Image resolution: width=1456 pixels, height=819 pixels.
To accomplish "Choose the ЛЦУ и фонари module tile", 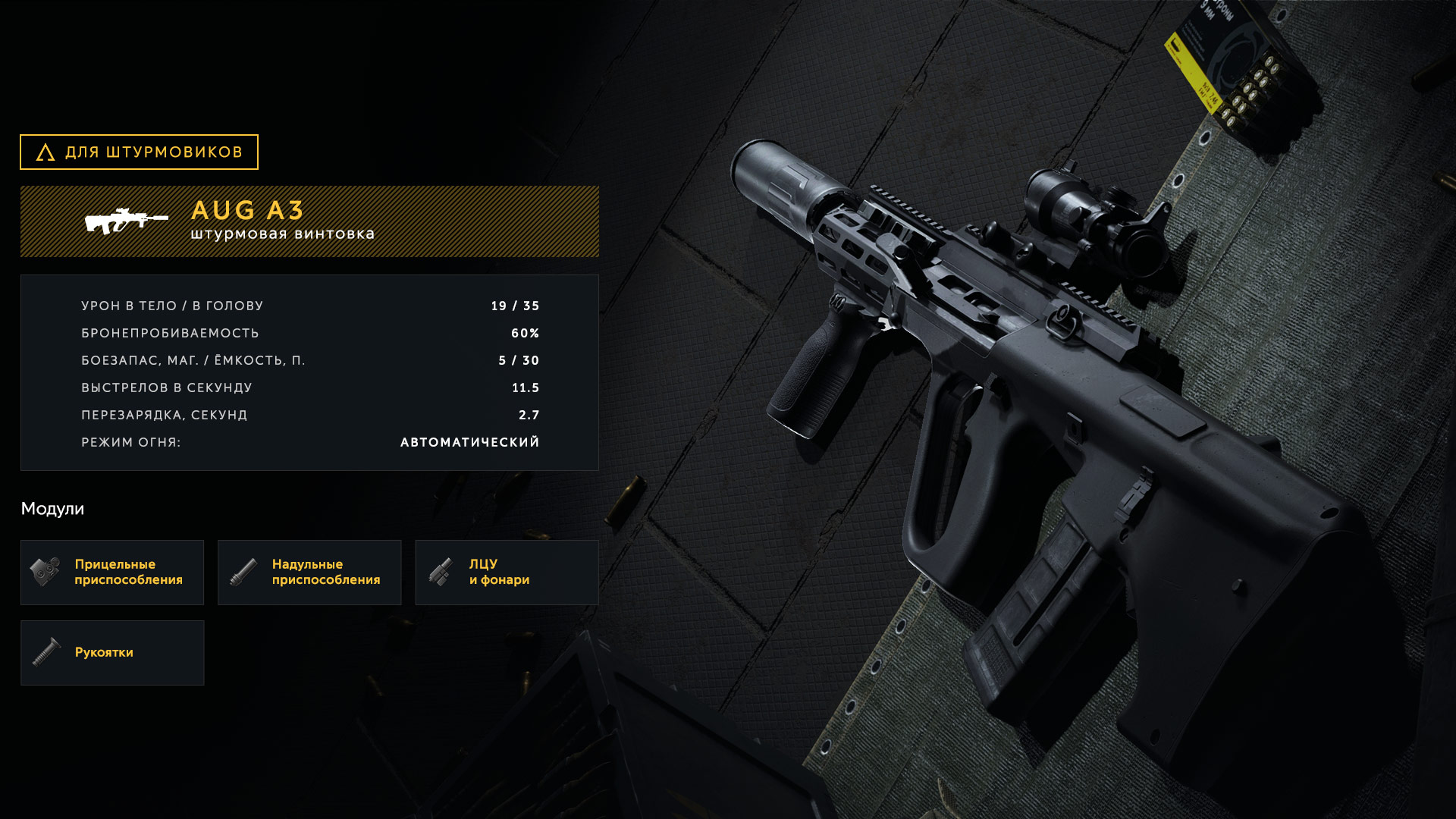I will tap(507, 573).
